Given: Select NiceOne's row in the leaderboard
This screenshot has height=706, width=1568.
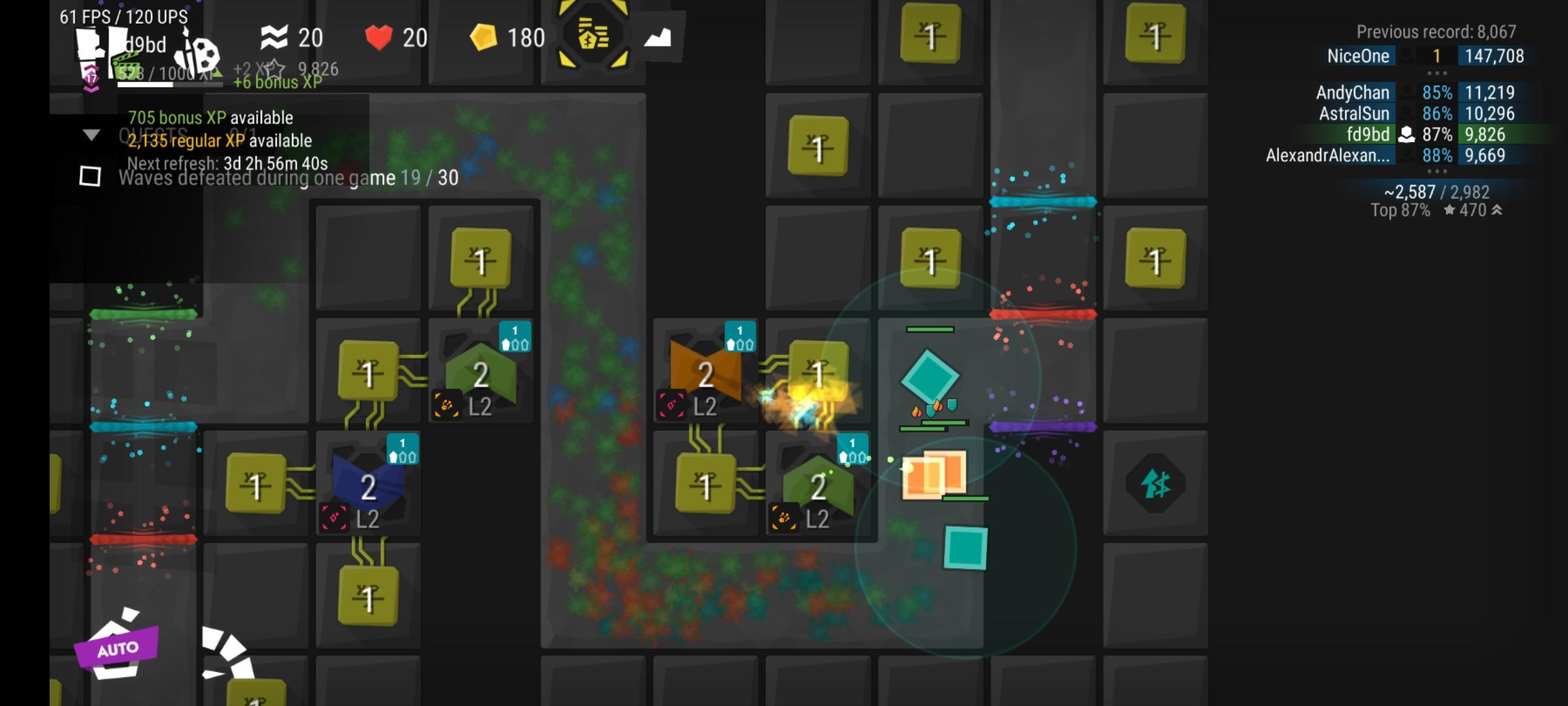Looking at the screenshot, I should (x=1424, y=56).
